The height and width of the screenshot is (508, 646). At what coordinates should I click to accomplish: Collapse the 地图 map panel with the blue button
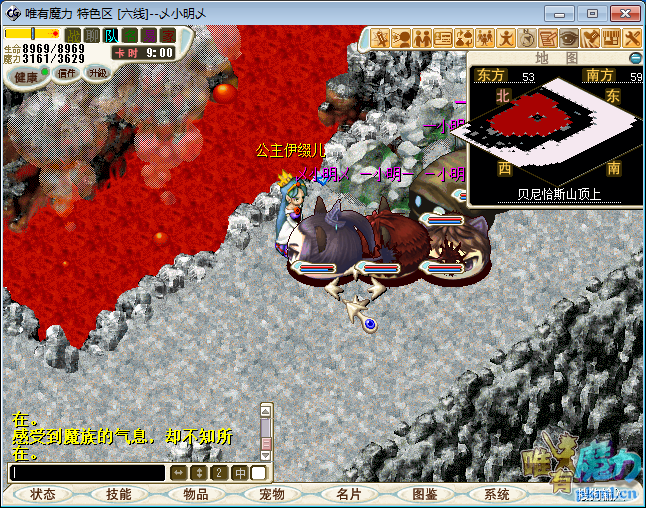635,59
